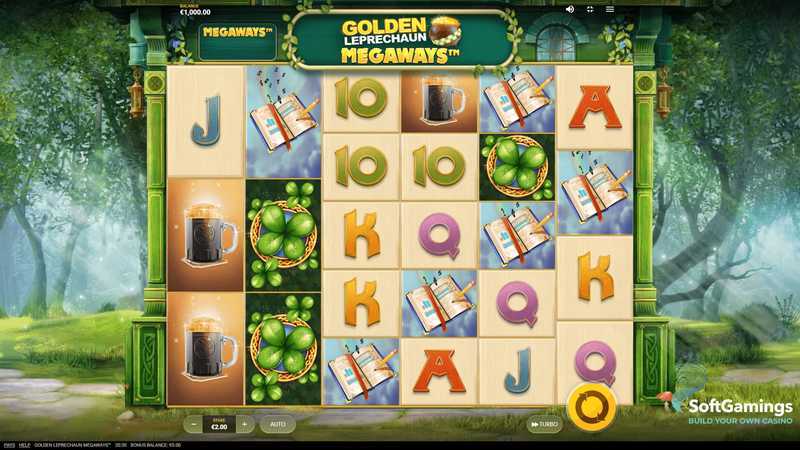
Task: Spin the reels with the golden button
Action: click(x=591, y=408)
